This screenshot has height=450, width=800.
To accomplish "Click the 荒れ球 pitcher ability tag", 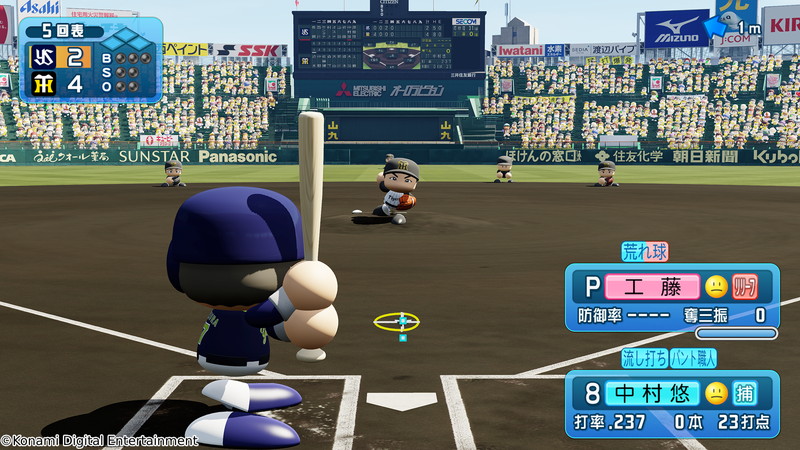I will [644, 251].
